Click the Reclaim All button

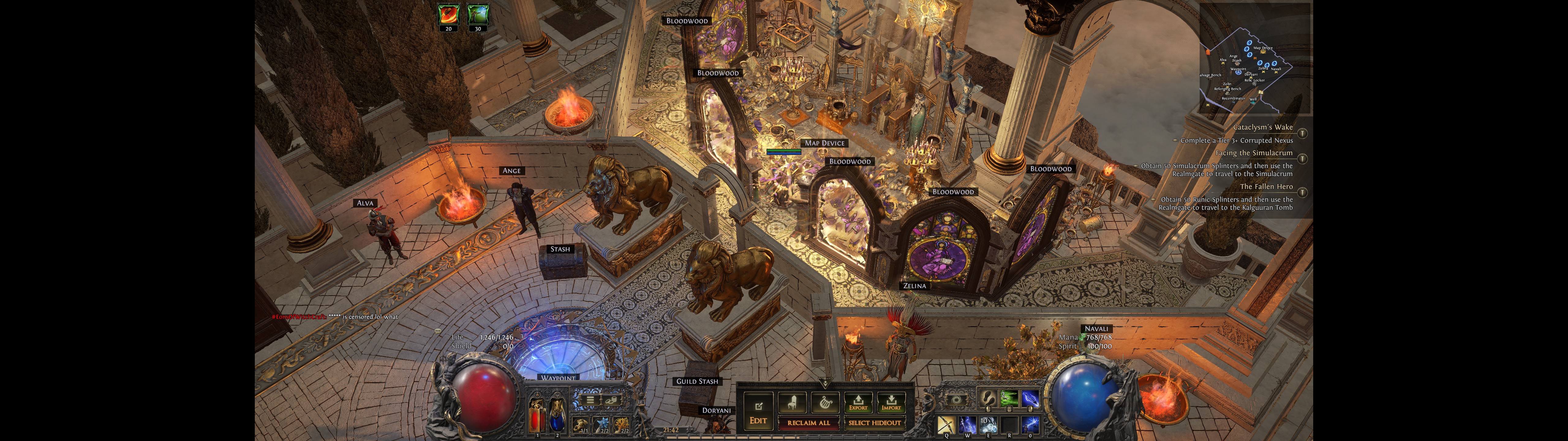[809, 423]
